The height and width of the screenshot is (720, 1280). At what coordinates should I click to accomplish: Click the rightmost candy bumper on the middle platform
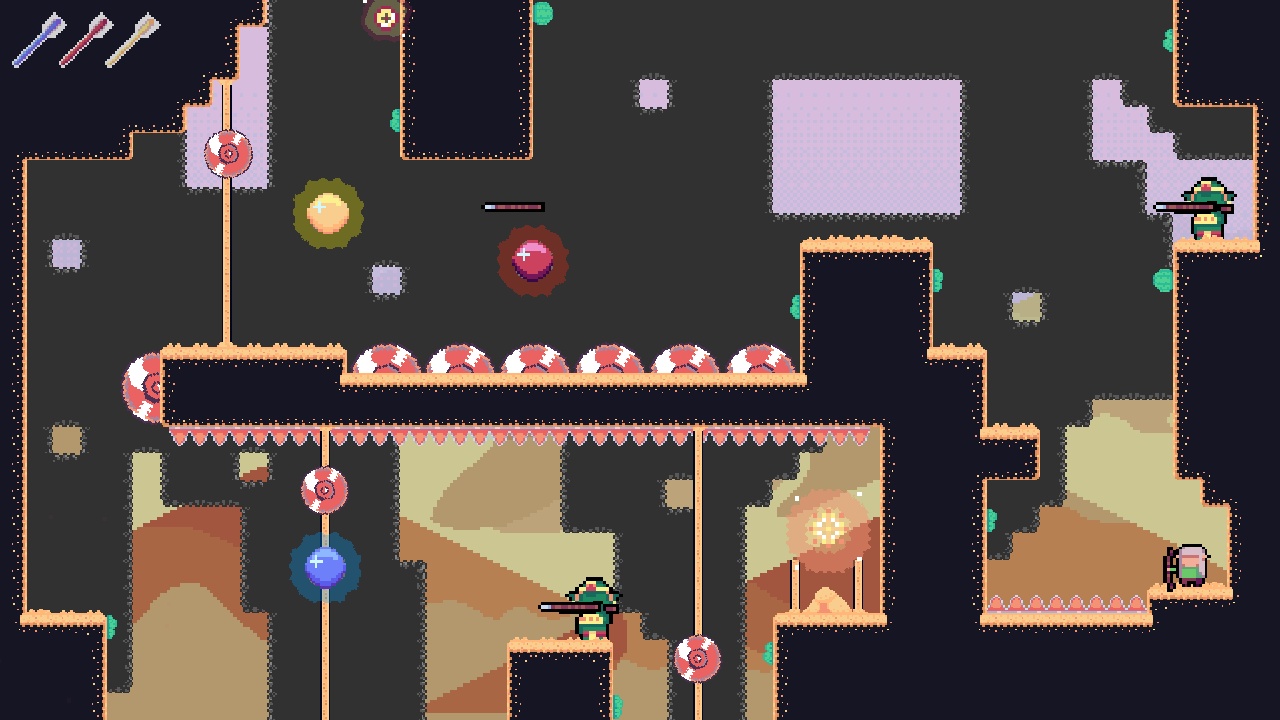click(762, 362)
